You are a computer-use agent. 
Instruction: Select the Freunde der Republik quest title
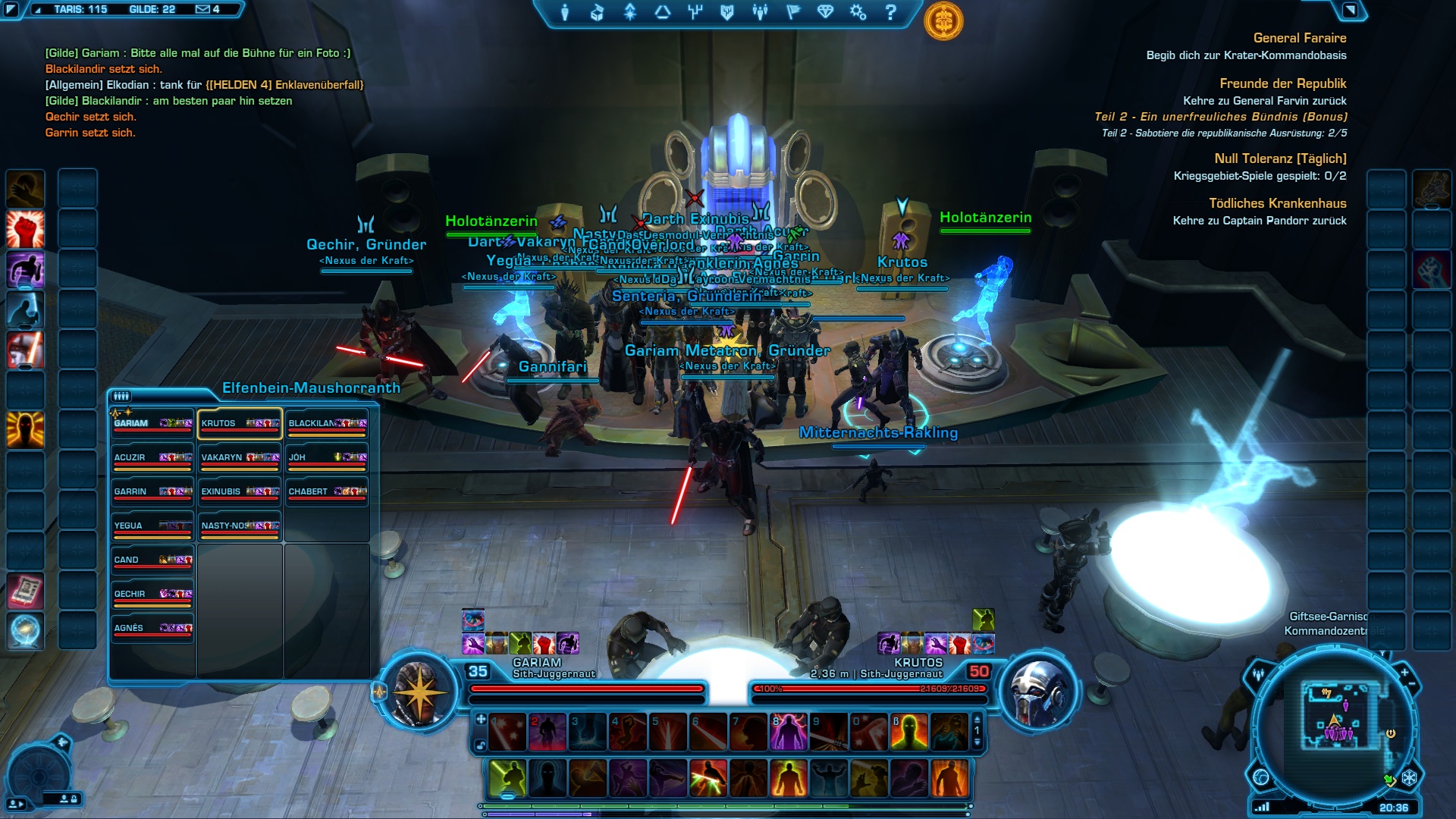(x=1282, y=83)
